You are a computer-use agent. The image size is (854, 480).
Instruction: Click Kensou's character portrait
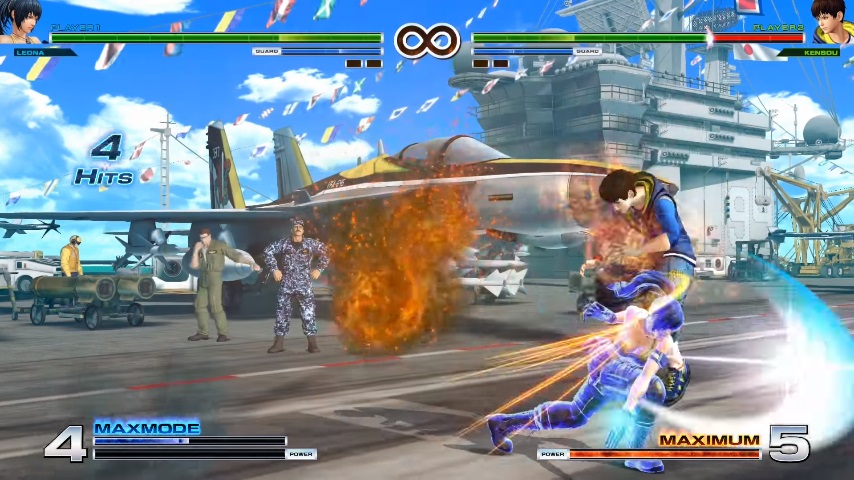831,22
